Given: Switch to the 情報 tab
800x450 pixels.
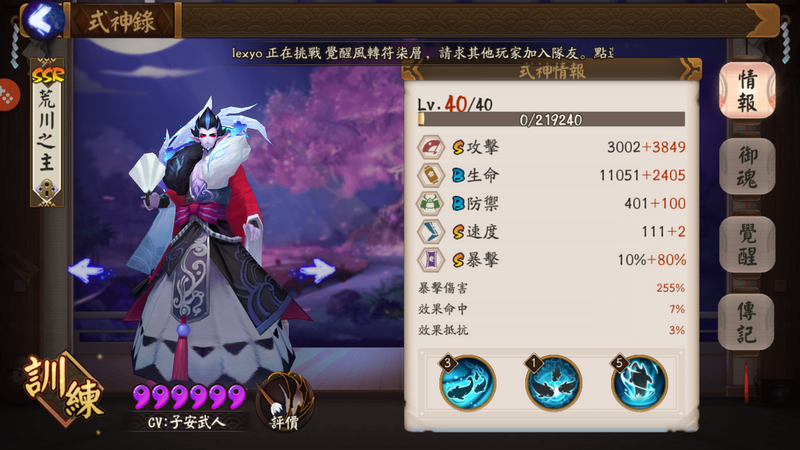Looking at the screenshot, I should [746, 90].
